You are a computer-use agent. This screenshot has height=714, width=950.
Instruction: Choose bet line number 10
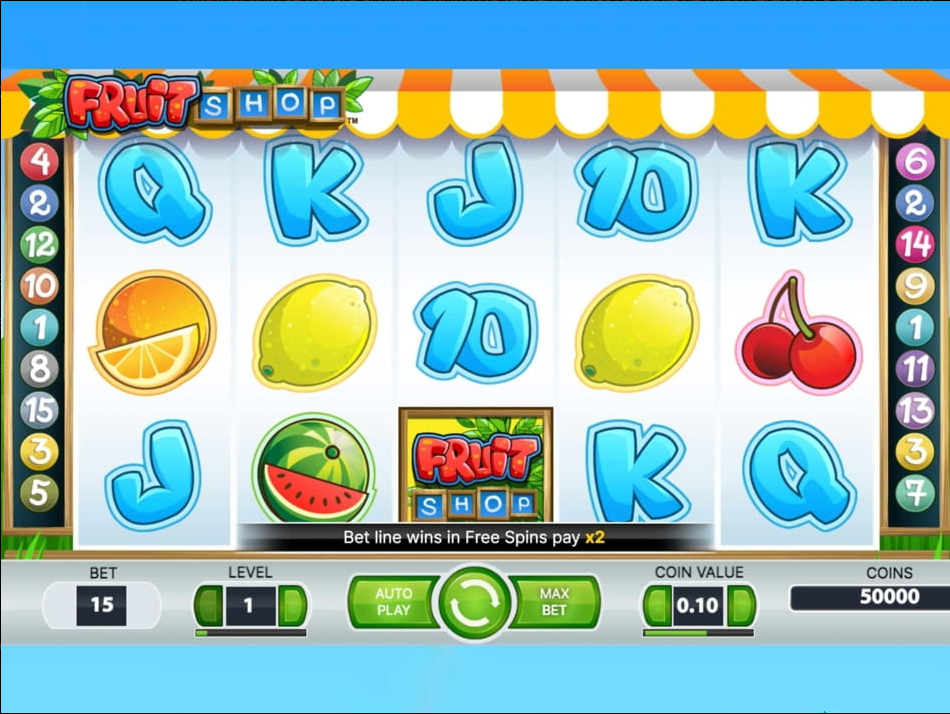pos(39,287)
